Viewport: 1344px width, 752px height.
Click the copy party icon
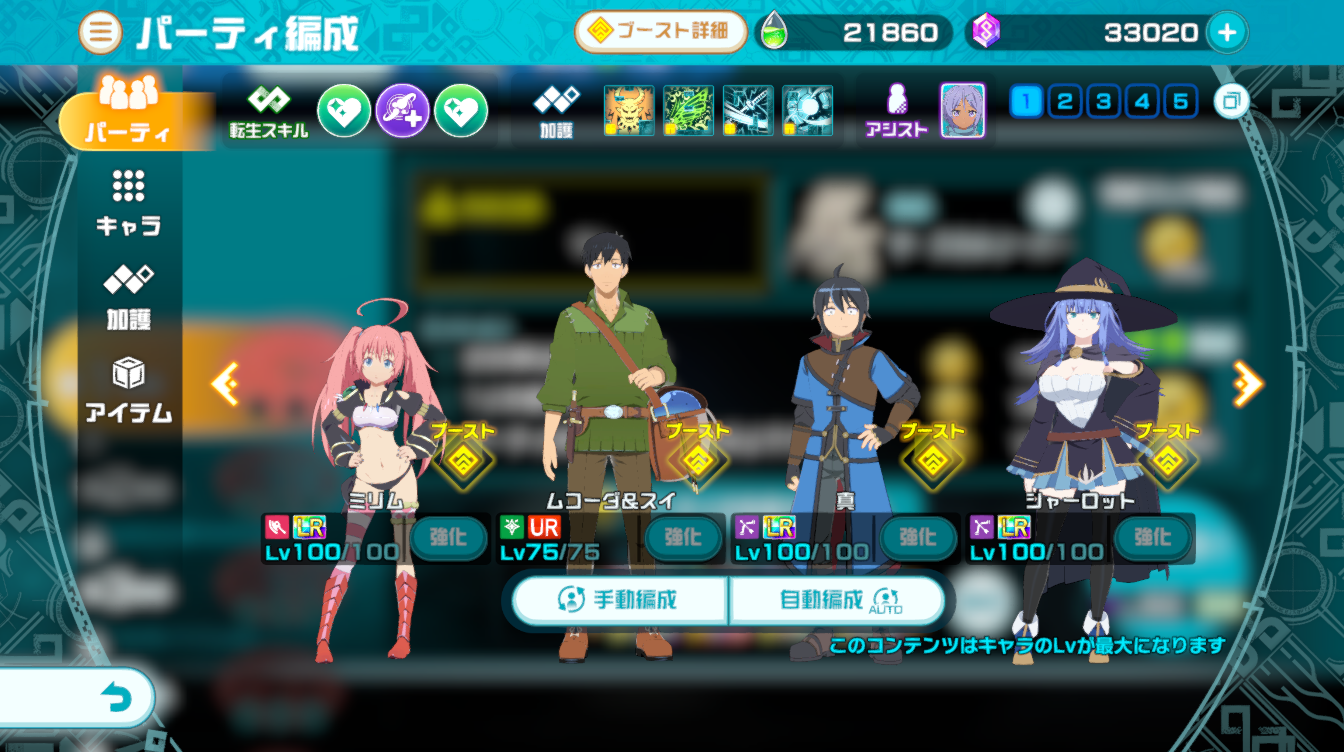(1232, 102)
